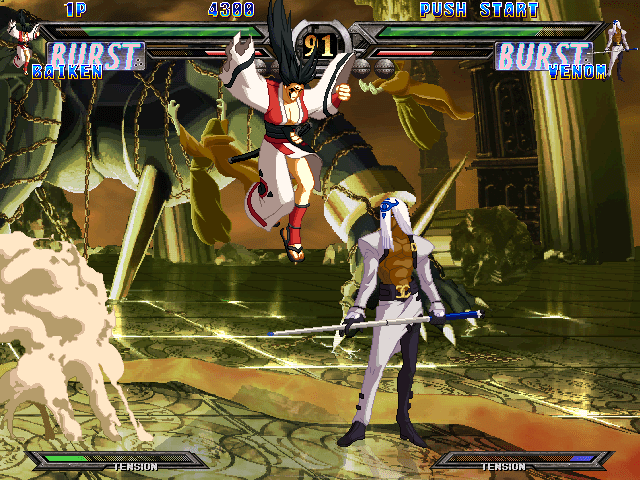Select Baiken's BURST icon
Viewport: 640px width, 480px height.
pos(97,55)
